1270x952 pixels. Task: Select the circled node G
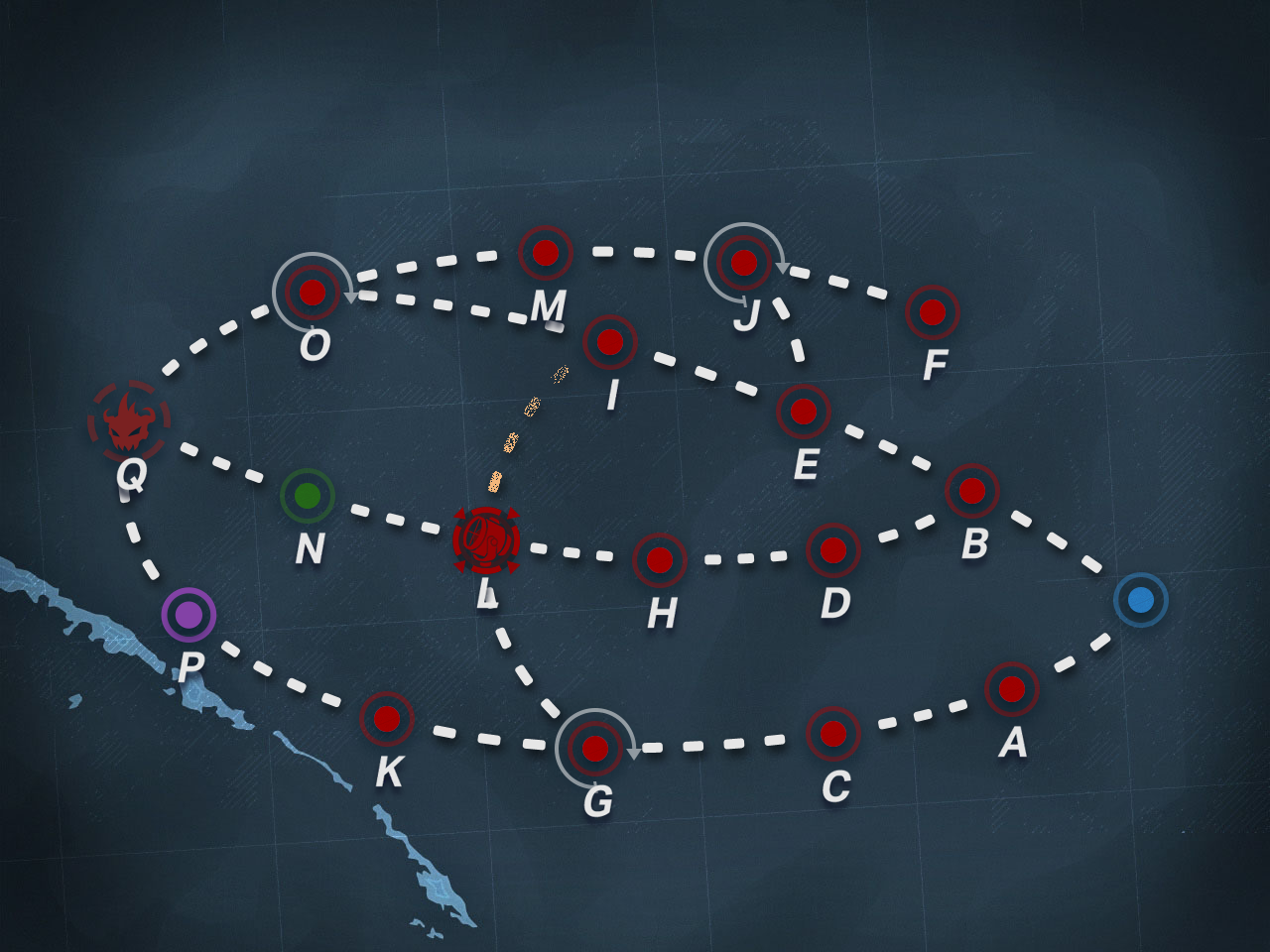(x=595, y=749)
